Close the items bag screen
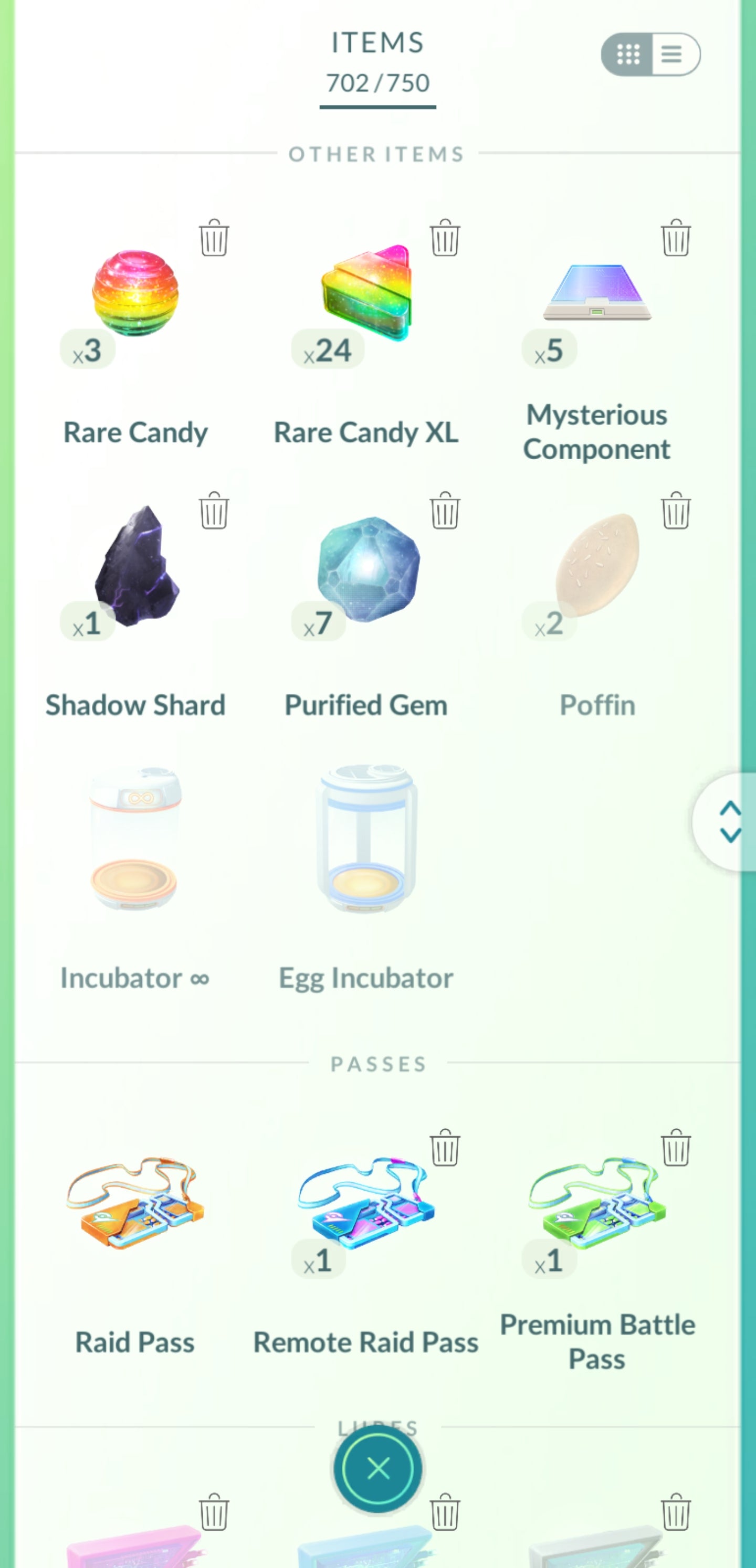 [x=377, y=1469]
